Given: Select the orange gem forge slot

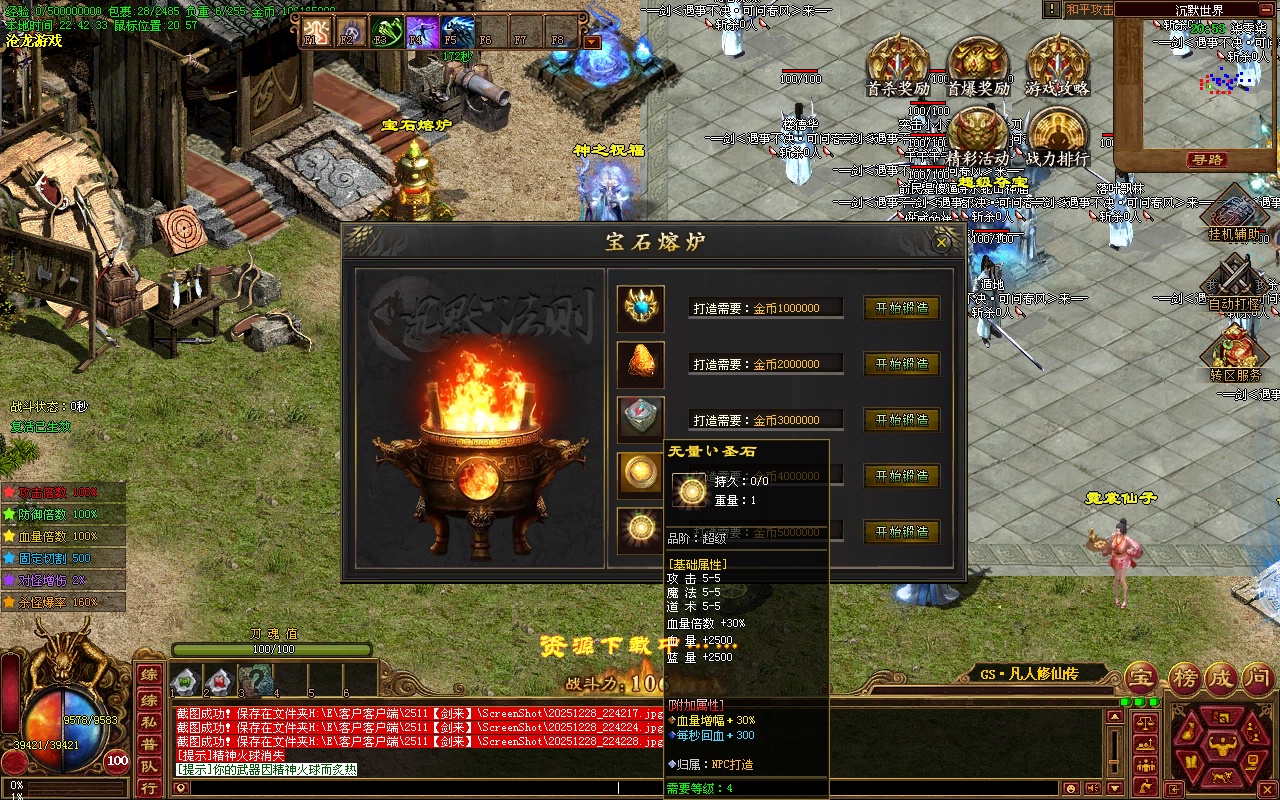Looking at the screenshot, I should (640, 364).
